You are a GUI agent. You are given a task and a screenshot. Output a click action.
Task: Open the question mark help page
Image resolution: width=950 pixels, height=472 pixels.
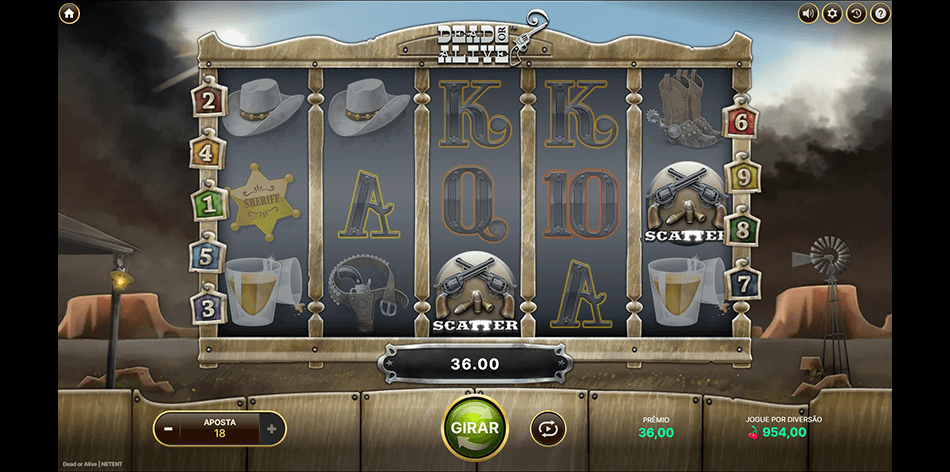pyautogui.click(x=880, y=14)
